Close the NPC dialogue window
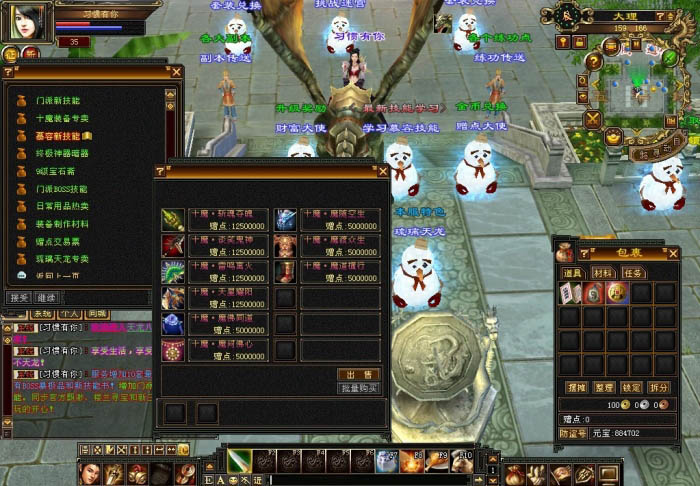This screenshot has width=700, height=486. [x=177, y=72]
